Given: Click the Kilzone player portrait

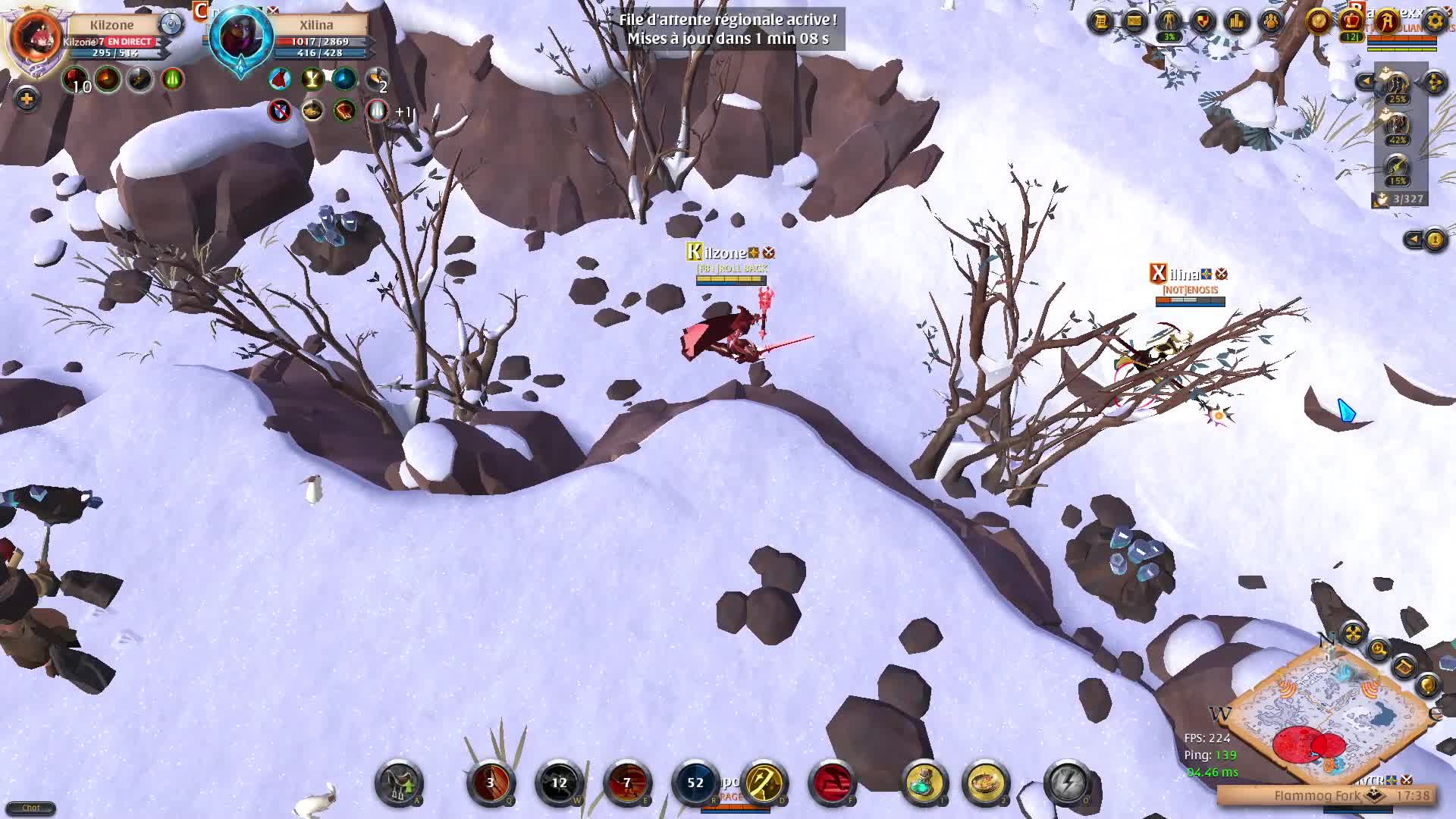Looking at the screenshot, I should (36, 37).
